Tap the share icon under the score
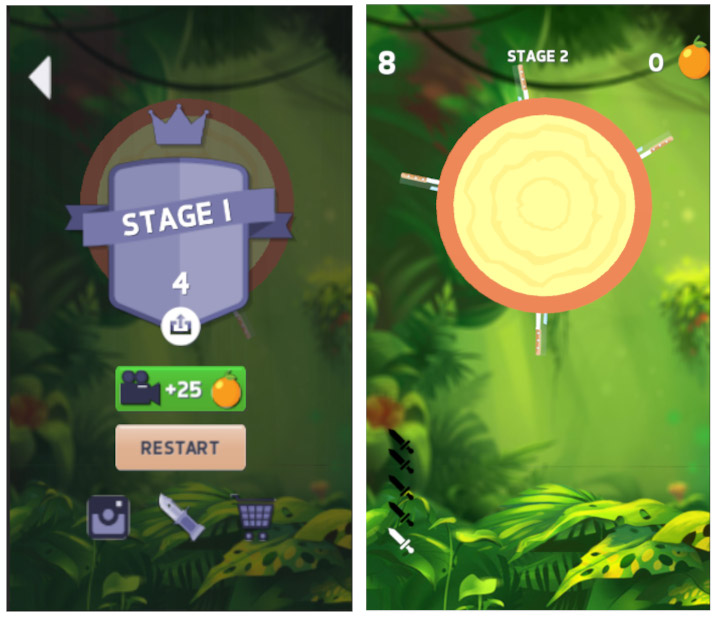 coord(181,324)
